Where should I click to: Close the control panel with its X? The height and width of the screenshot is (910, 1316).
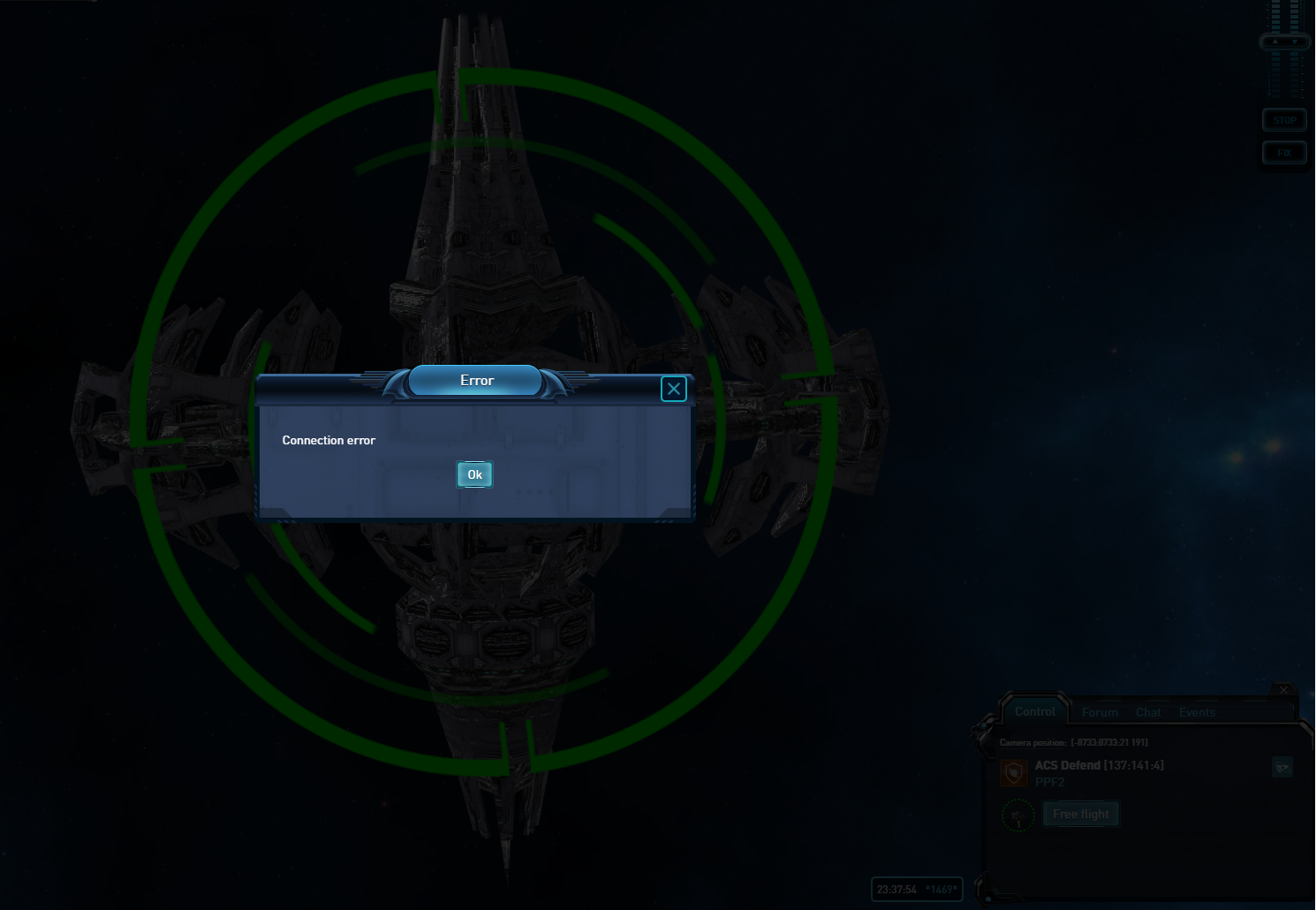(1284, 690)
